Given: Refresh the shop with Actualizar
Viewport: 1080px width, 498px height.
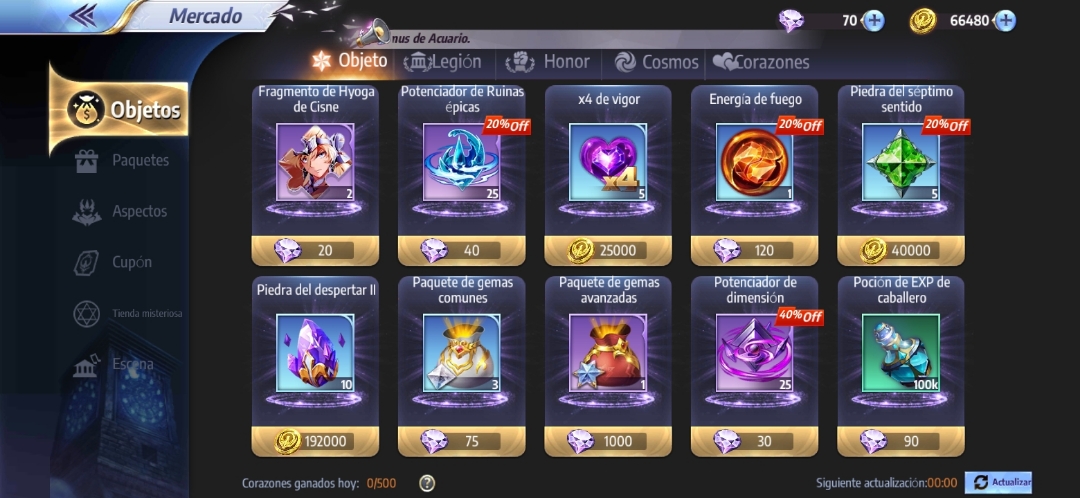Looking at the screenshot, I should click(998, 483).
